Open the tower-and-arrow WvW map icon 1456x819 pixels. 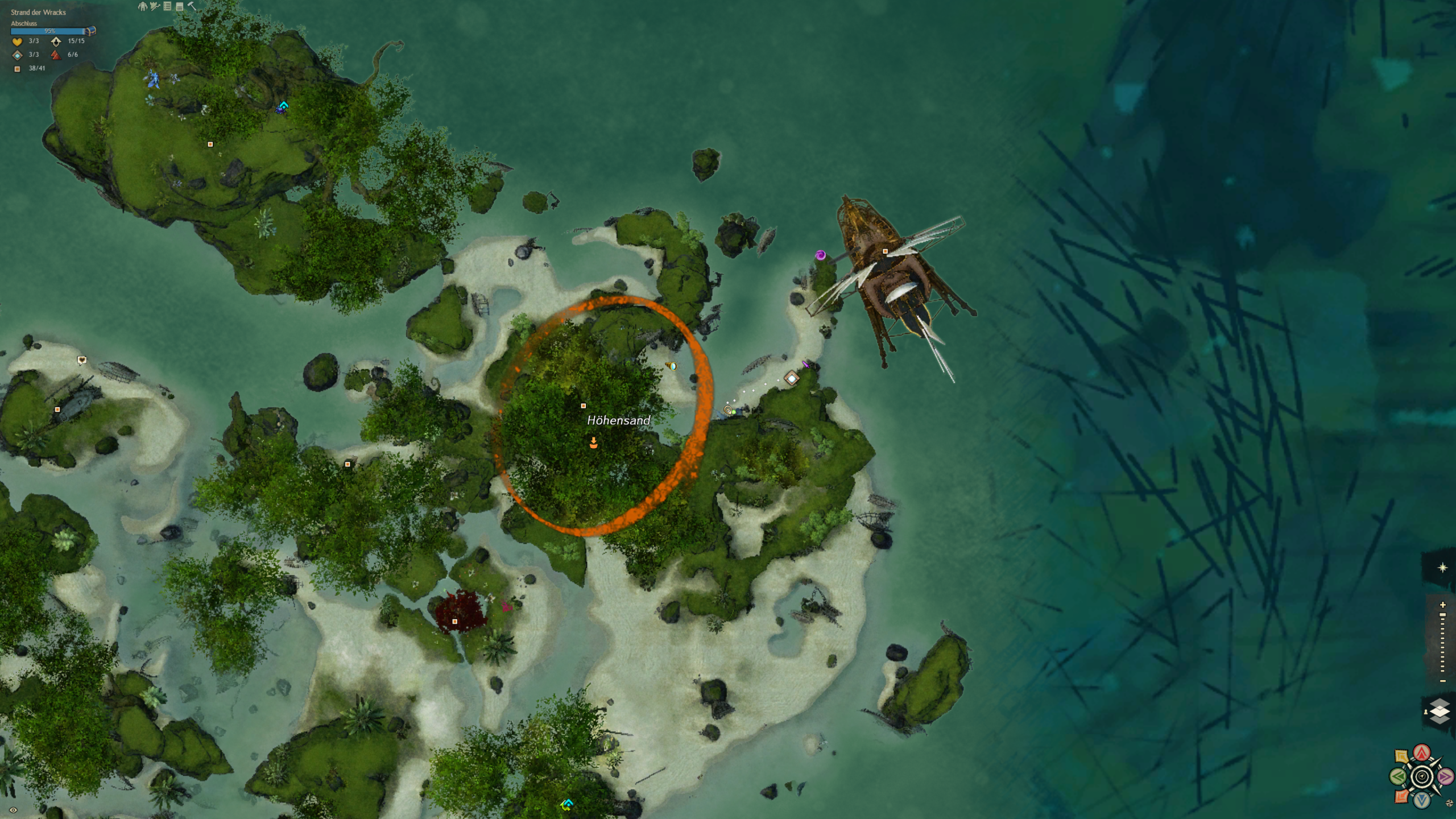pyautogui.click(x=155, y=6)
